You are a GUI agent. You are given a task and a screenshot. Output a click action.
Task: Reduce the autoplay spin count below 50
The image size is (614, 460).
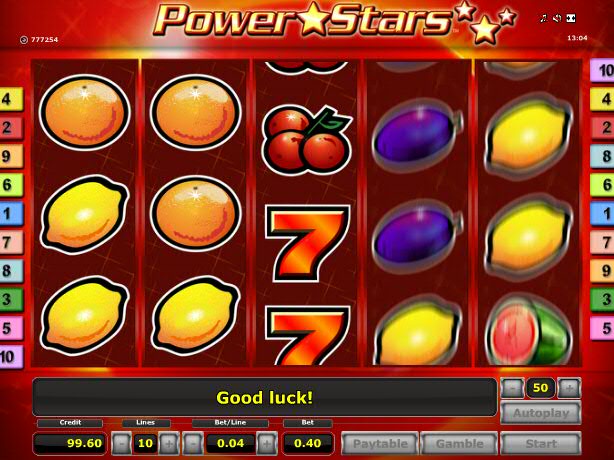511,387
